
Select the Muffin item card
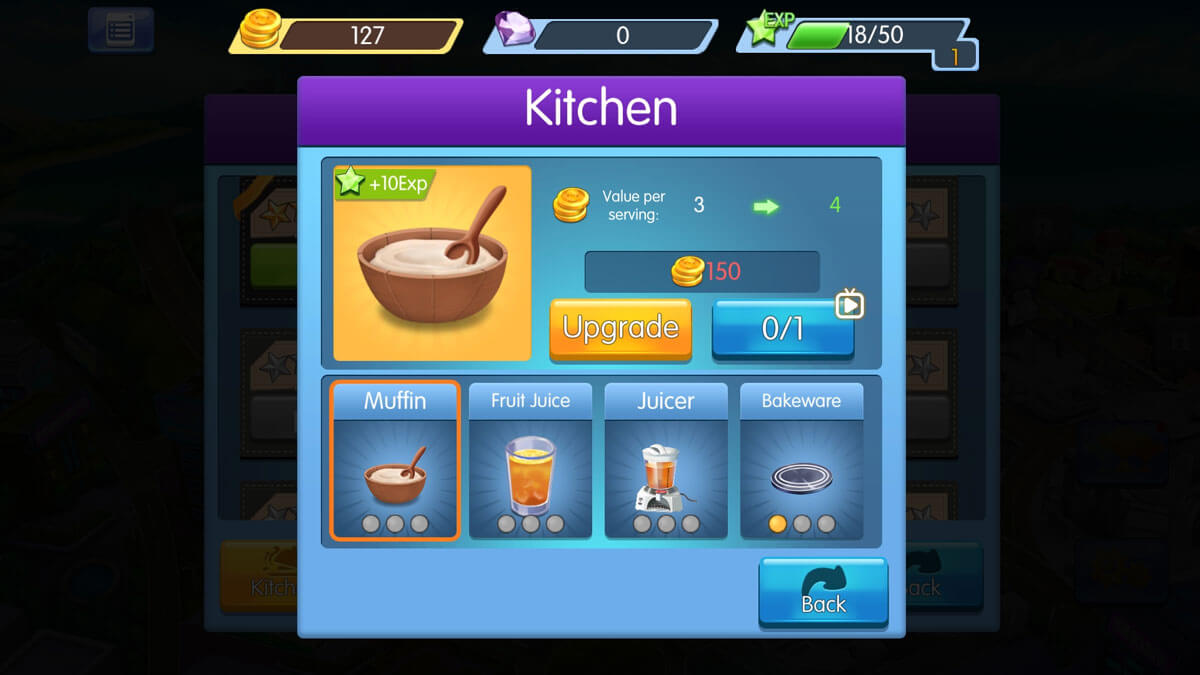[395, 460]
